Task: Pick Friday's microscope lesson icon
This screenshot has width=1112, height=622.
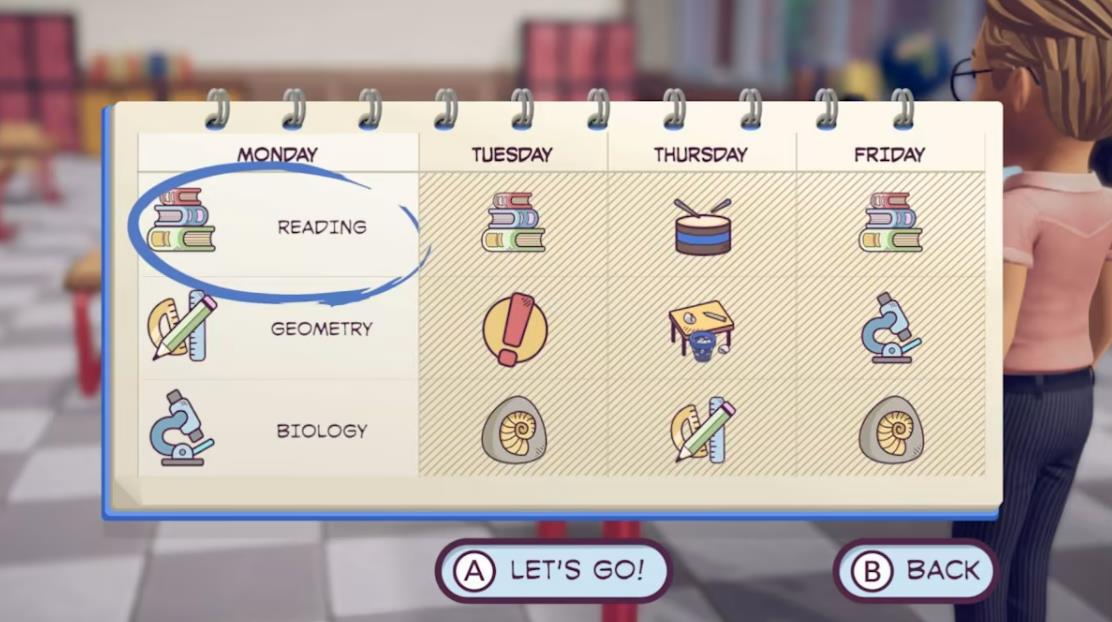Action: pos(890,327)
